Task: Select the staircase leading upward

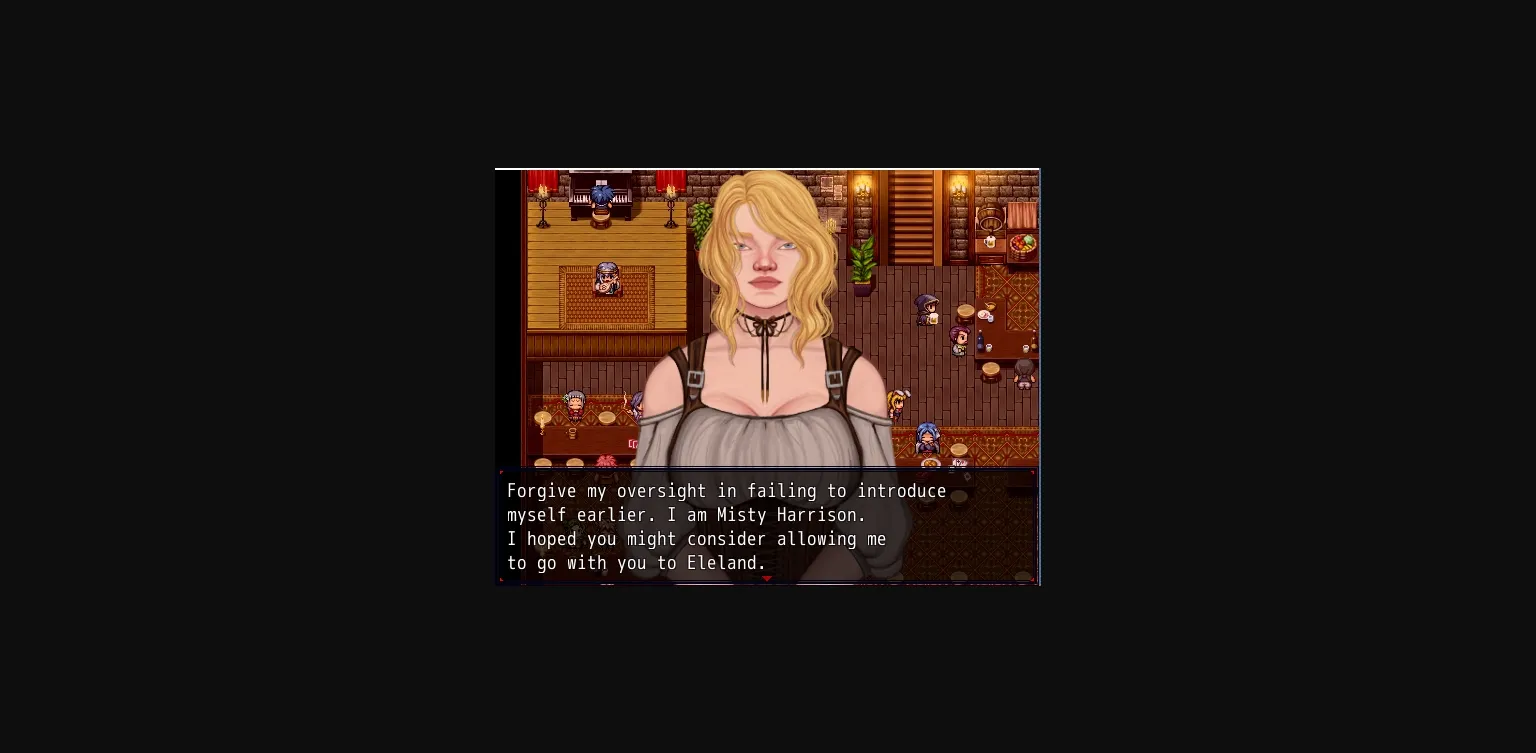Action: 909,220
